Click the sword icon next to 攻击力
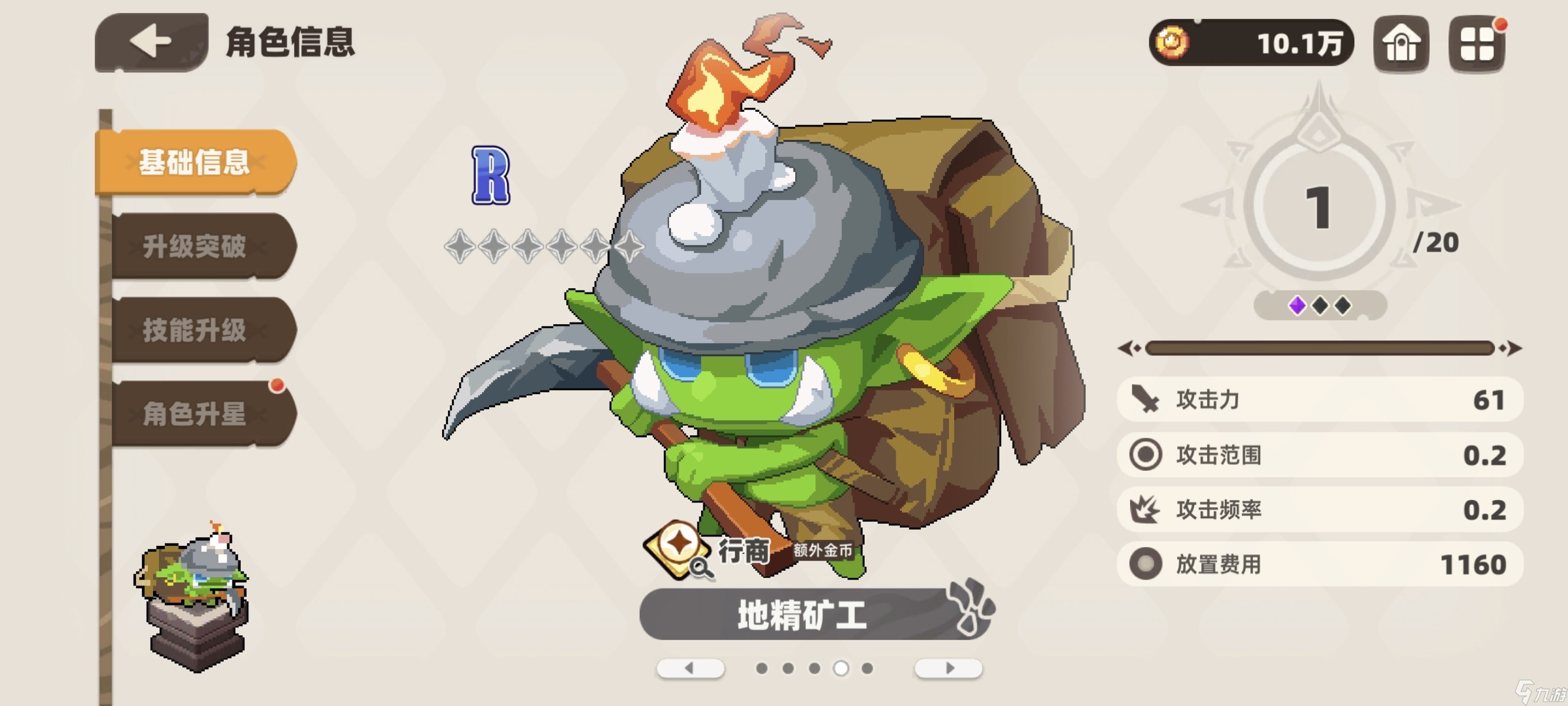This screenshot has width=1568, height=706. [1147, 400]
